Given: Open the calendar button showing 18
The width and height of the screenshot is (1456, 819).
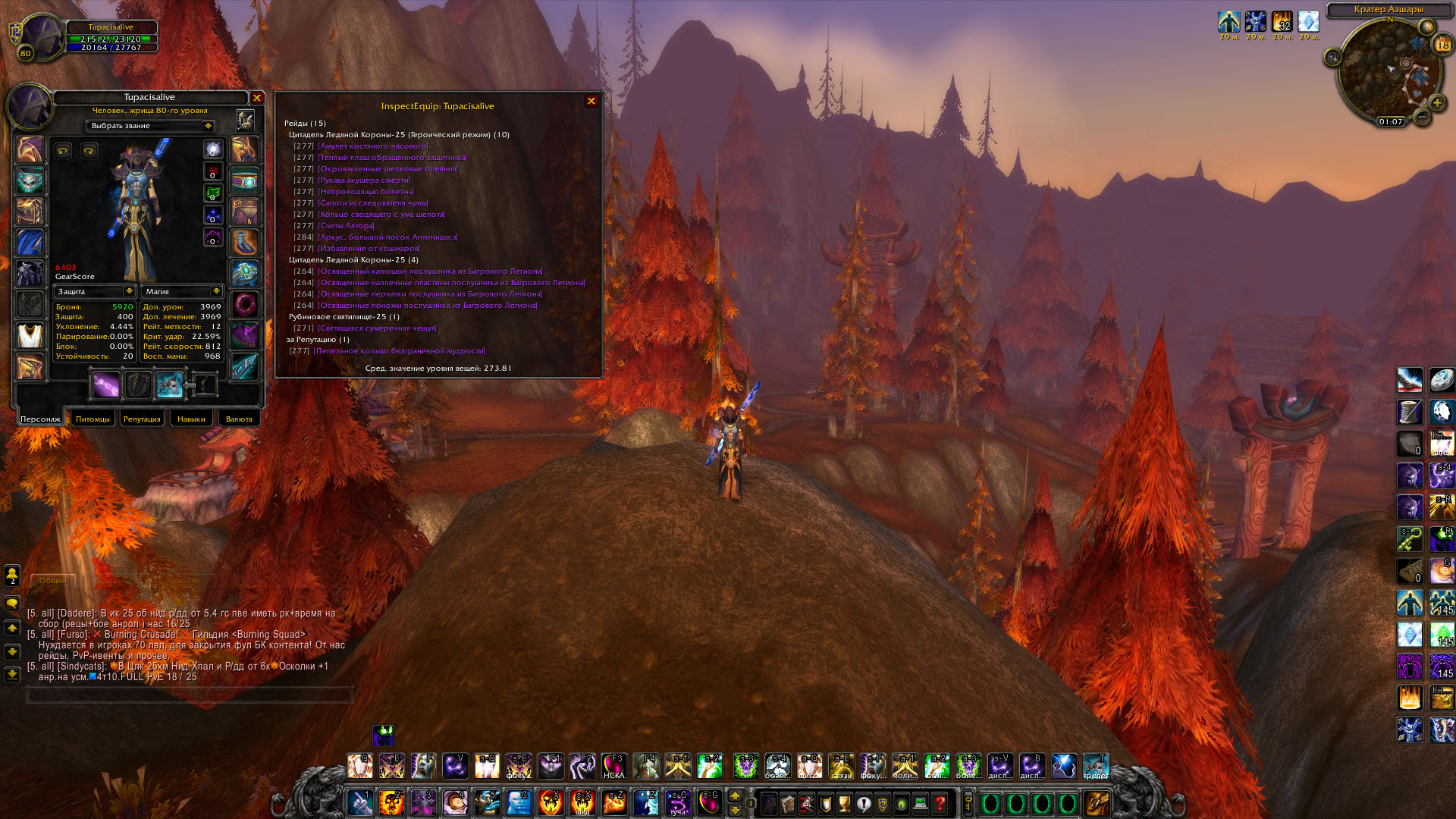Looking at the screenshot, I should (x=1442, y=45).
